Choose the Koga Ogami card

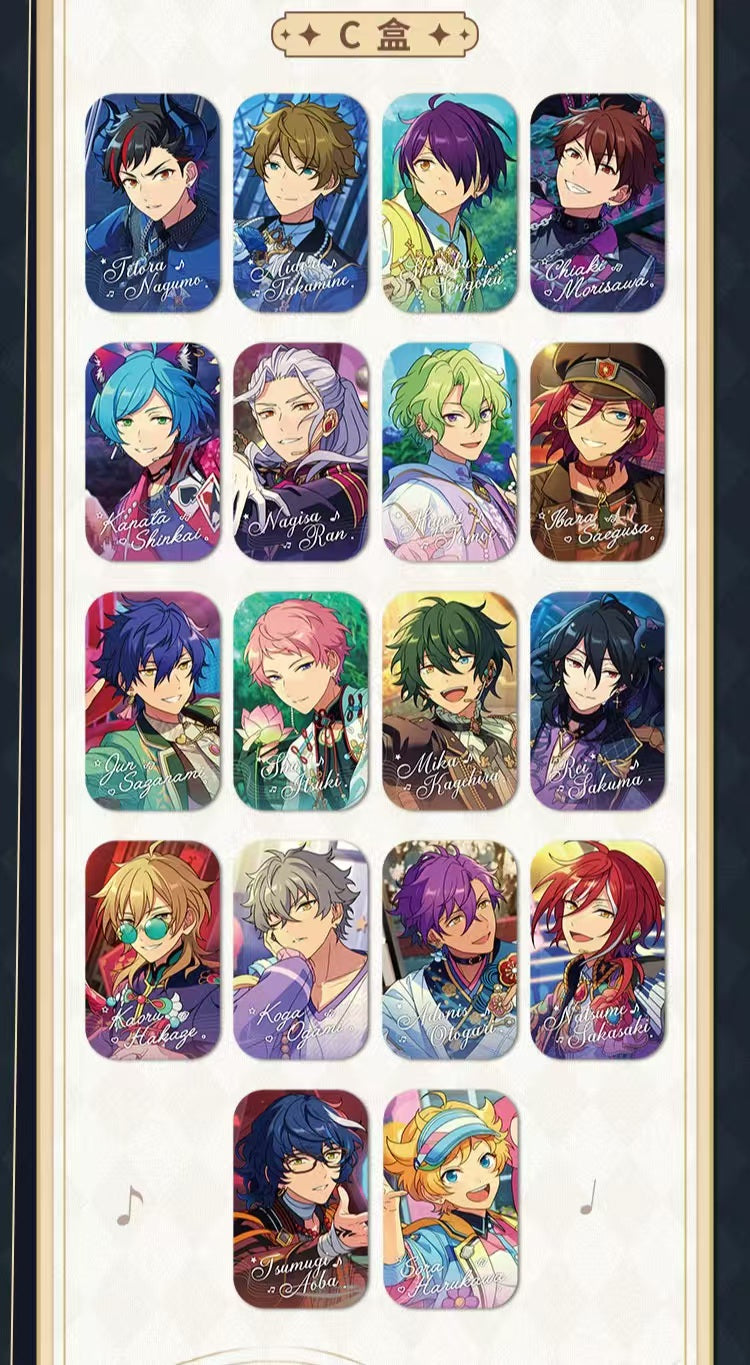point(301,950)
